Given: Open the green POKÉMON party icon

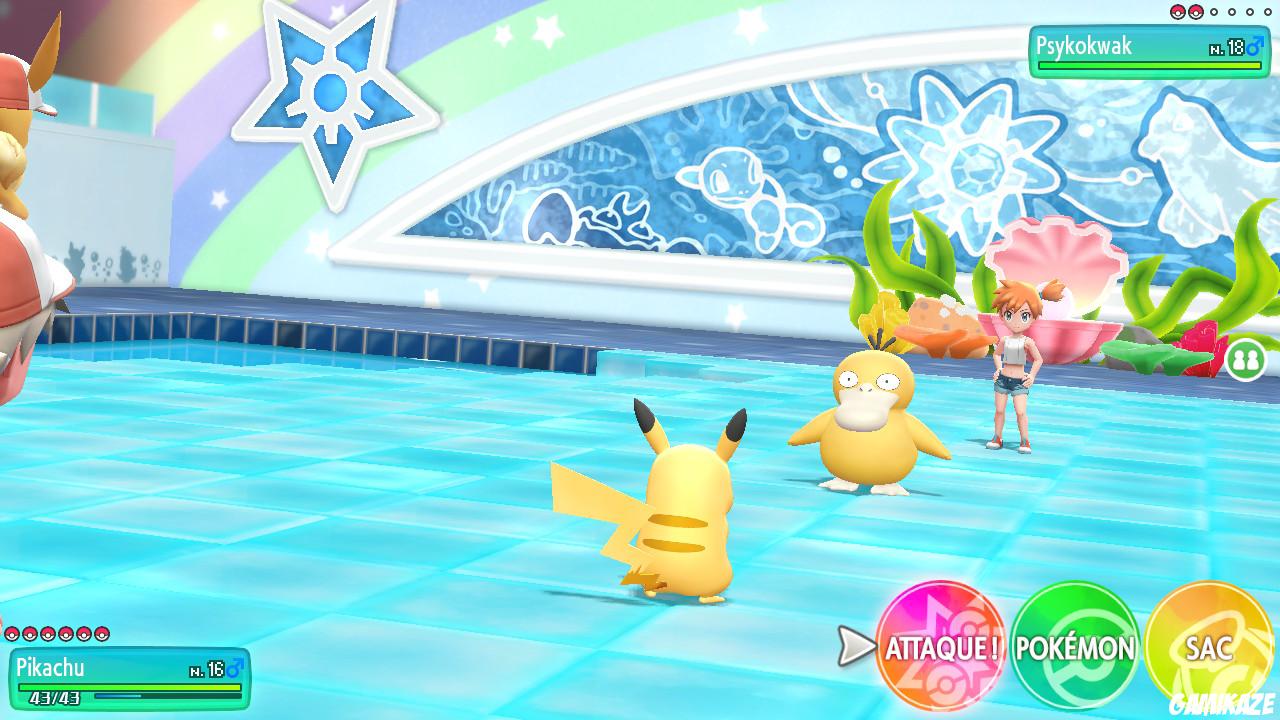Looking at the screenshot, I should click(x=1075, y=648).
